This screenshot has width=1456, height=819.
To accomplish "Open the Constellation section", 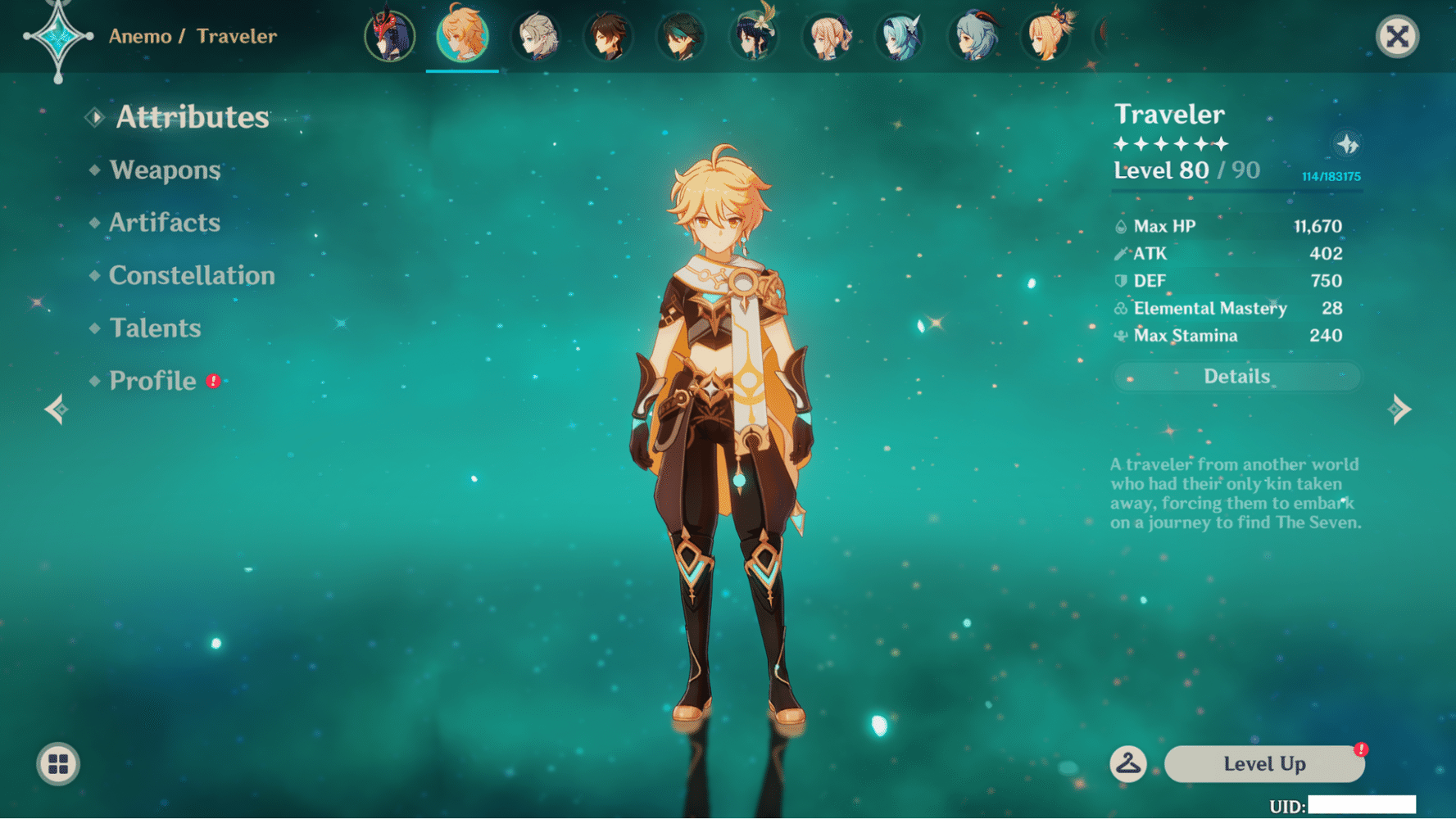I will tap(192, 276).
